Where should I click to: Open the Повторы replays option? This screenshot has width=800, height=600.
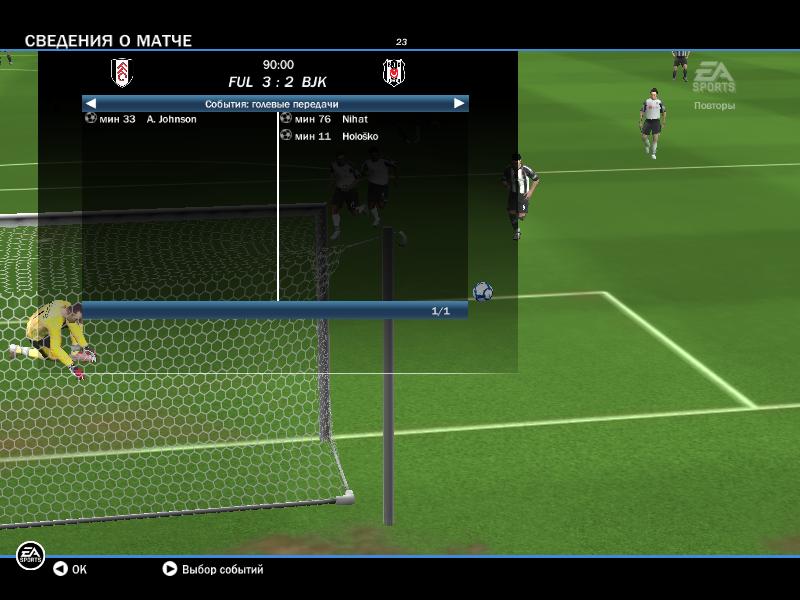tap(714, 105)
